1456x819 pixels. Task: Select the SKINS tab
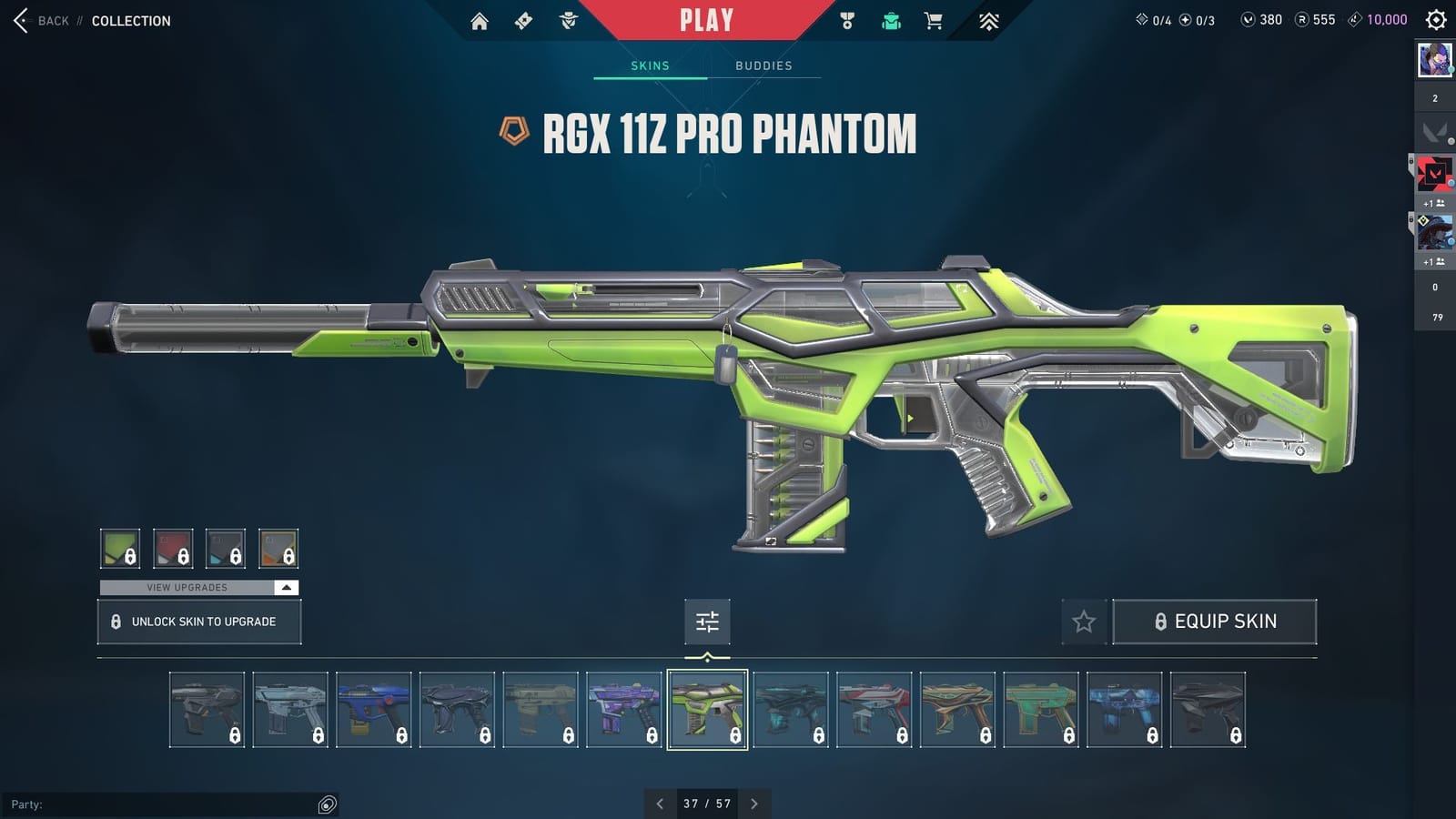coord(651,65)
